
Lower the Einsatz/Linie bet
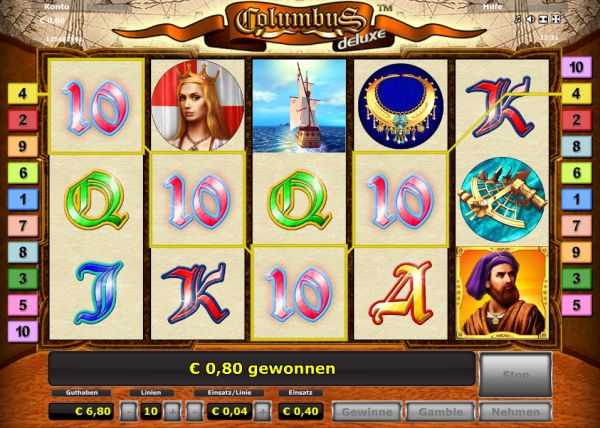click(191, 411)
